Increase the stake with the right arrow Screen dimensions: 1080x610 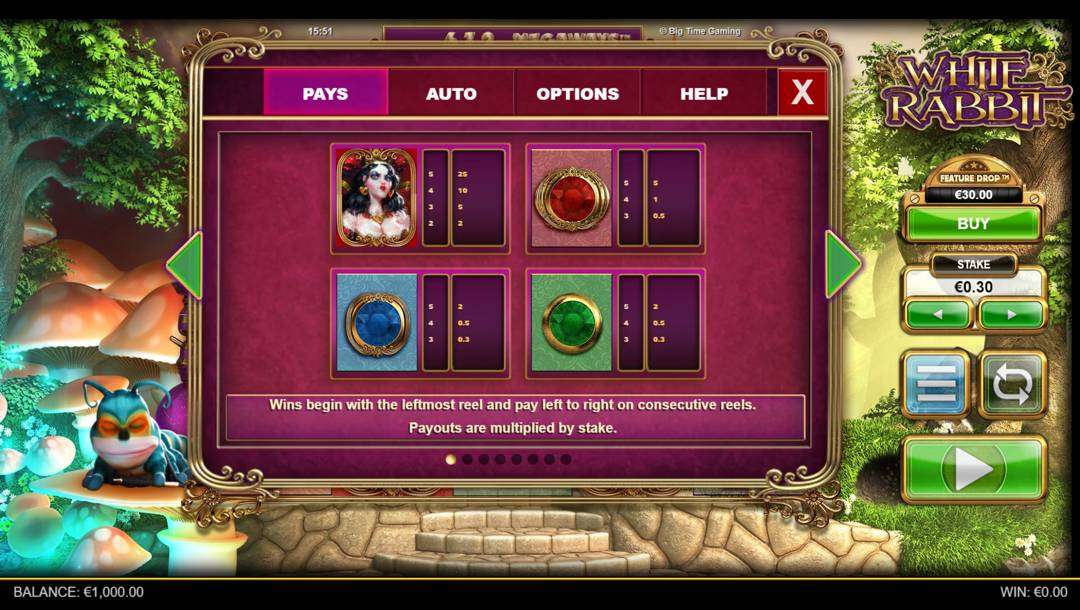[x=1011, y=314]
